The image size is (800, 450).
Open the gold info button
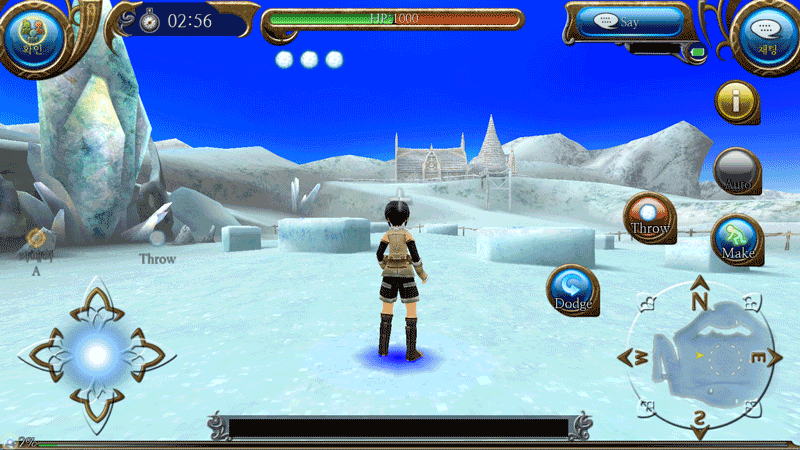(737, 101)
